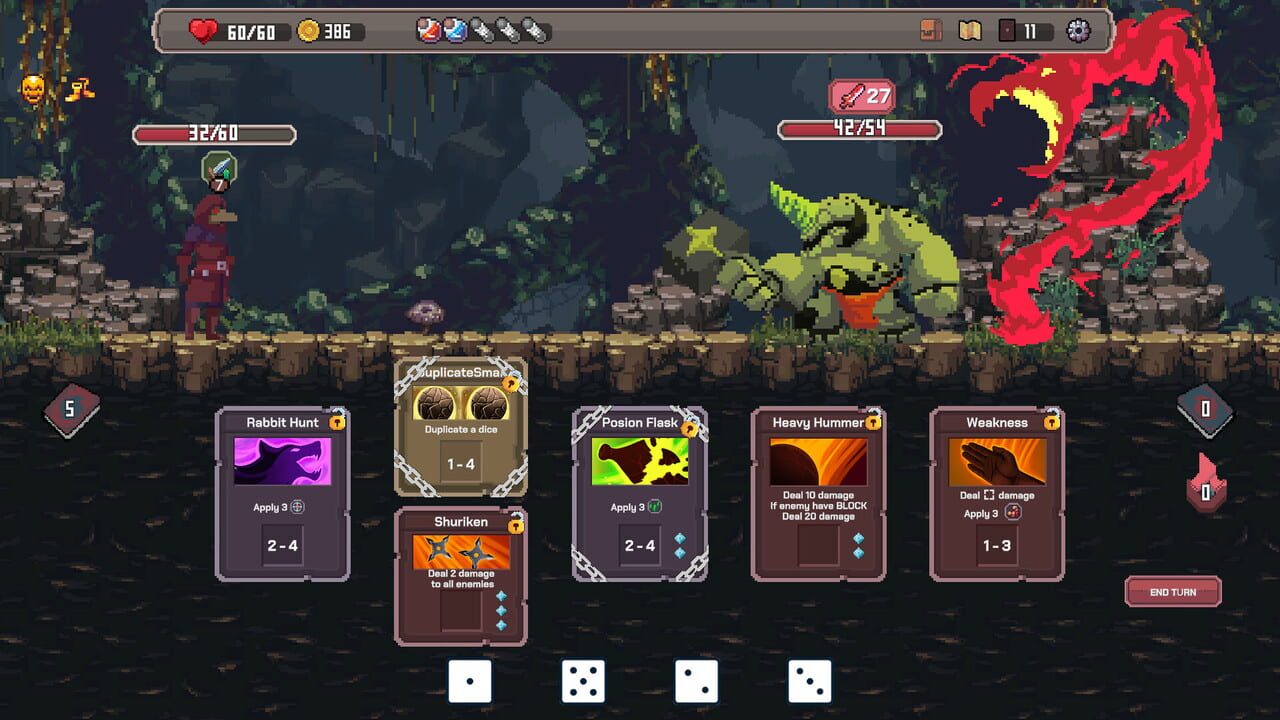Open the journal book in the top bar
This screenshot has width=1280, height=720.
[969, 30]
